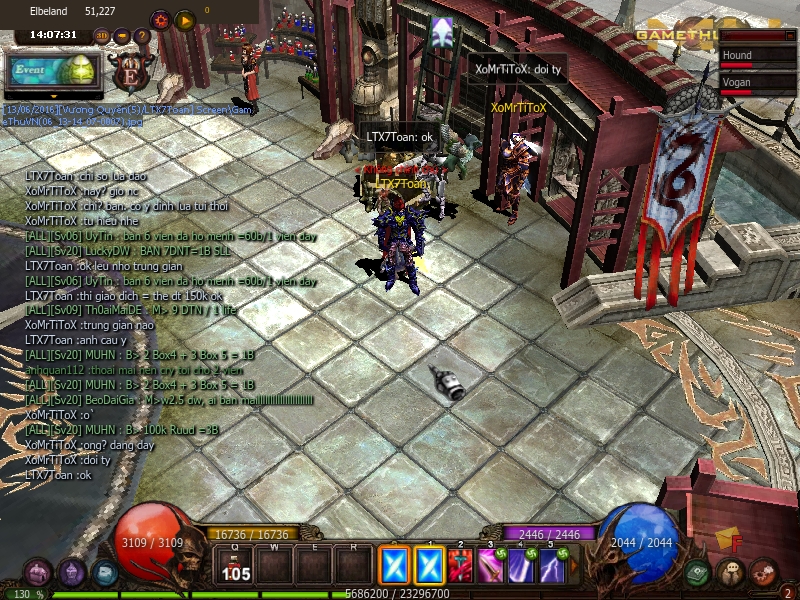This screenshot has height=600, width=800.
Task: Click the horn icon beside the 3D button
Action: pyautogui.click(x=122, y=36)
